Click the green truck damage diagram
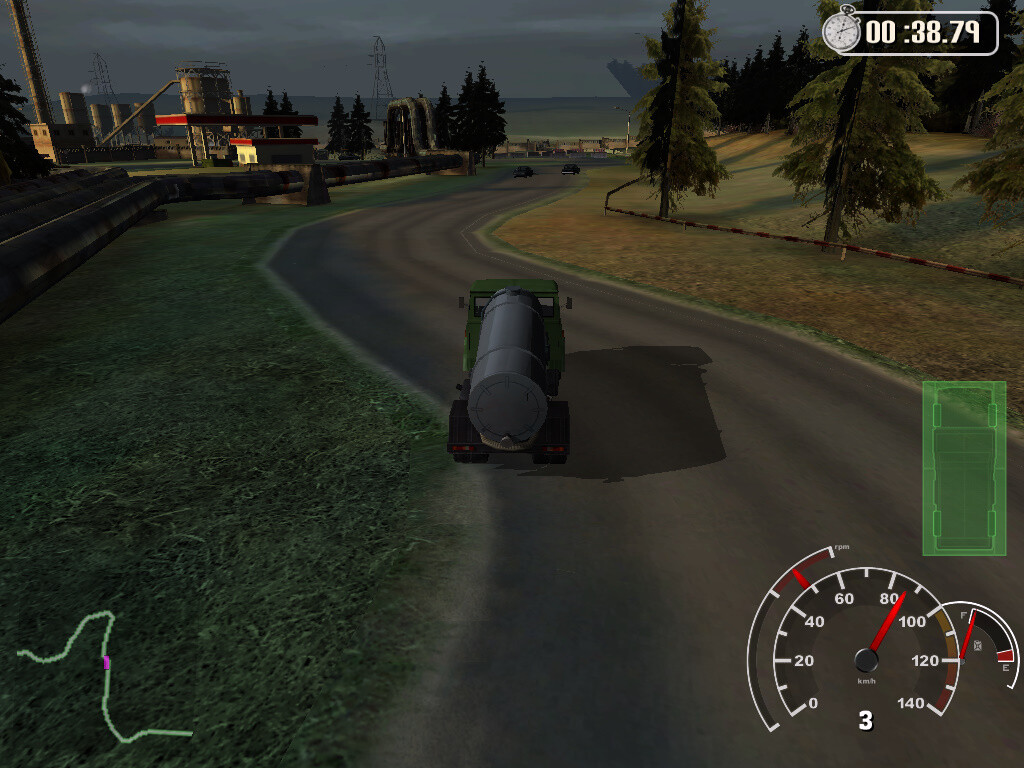Screen dimensions: 1024x768 (964, 467)
